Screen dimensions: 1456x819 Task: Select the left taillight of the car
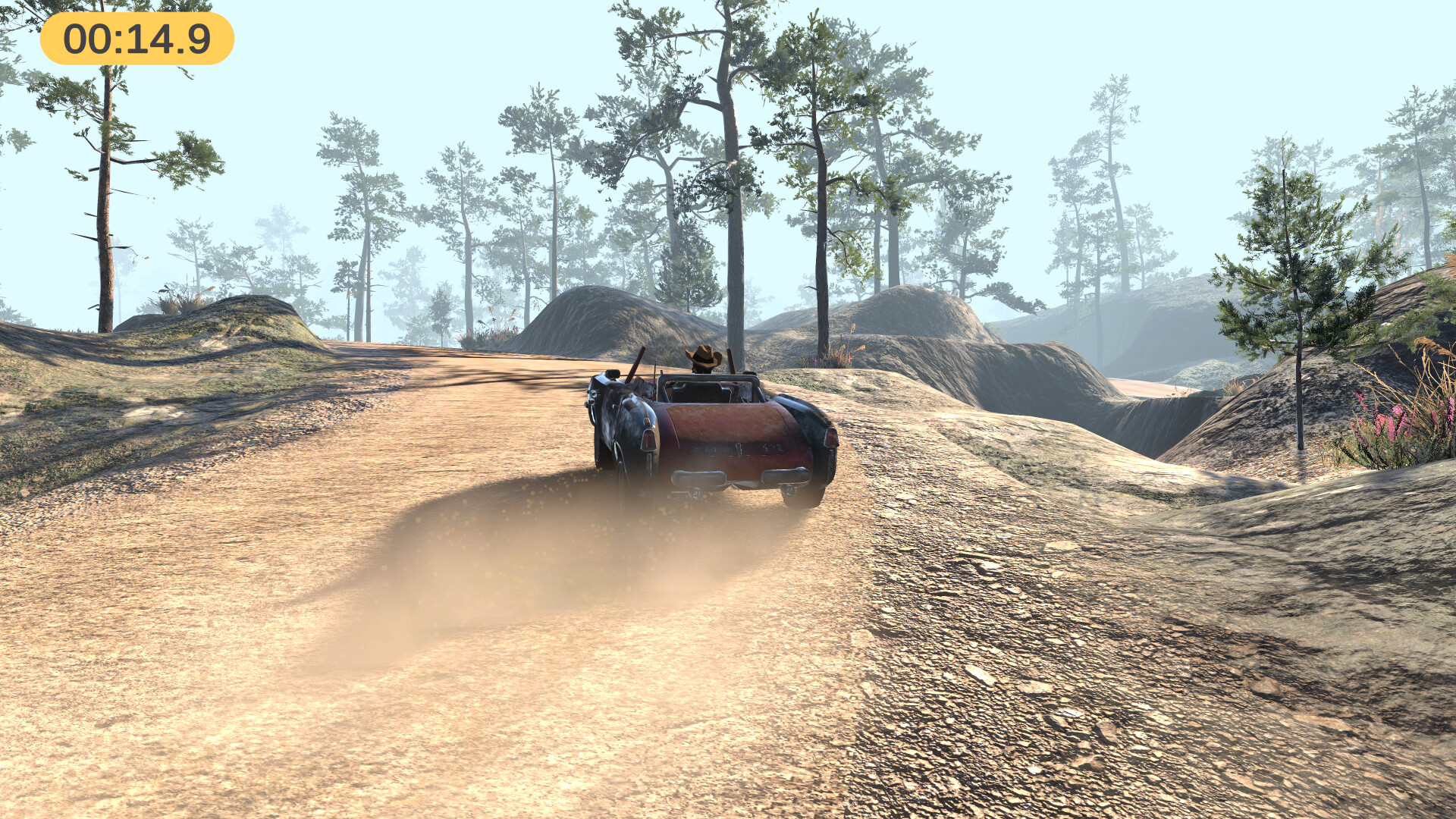point(650,441)
